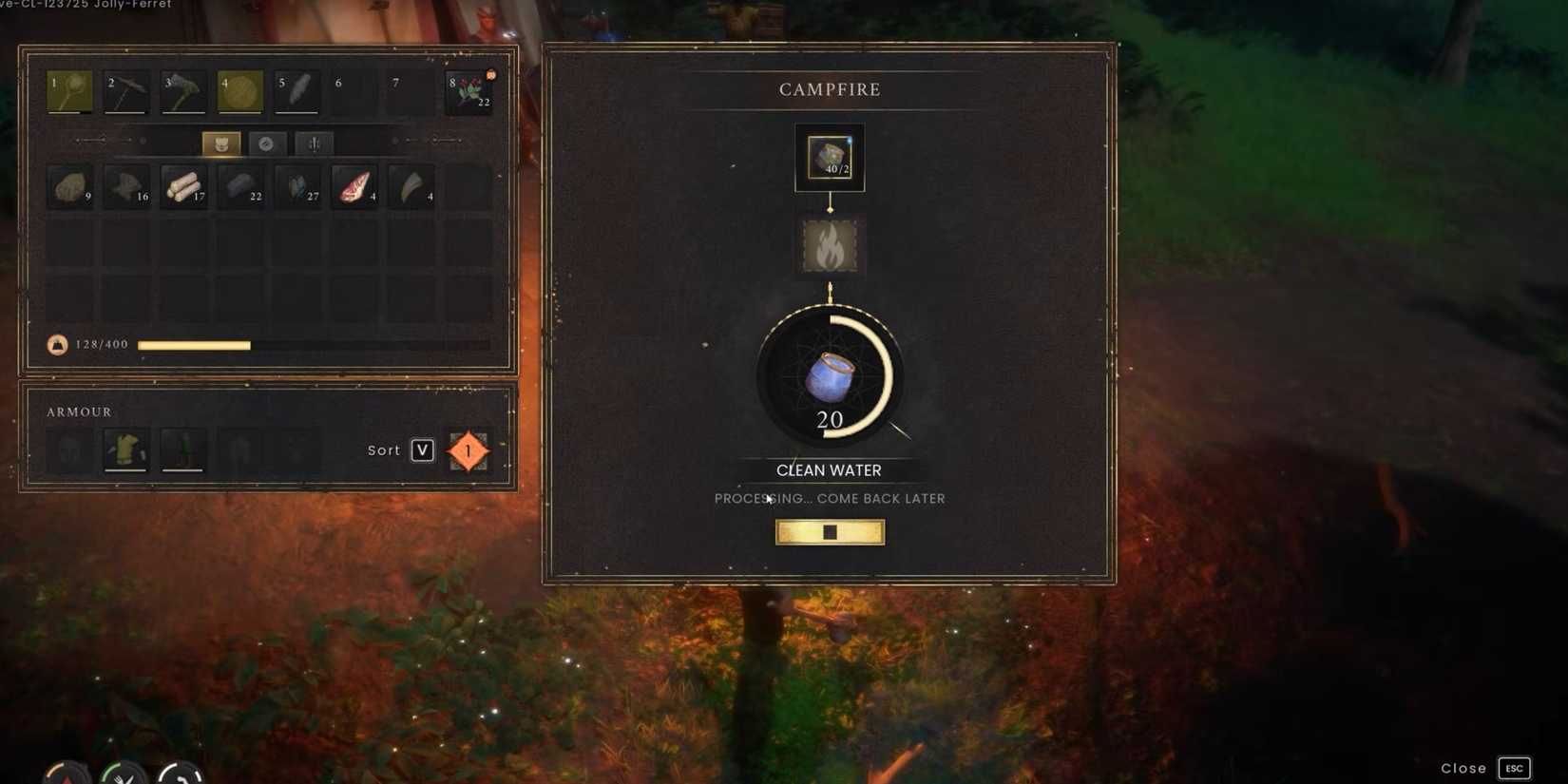The height and width of the screenshot is (784, 1568).
Task: Select the axe in hotbar slot 3
Action: click(x=182, y=91)
